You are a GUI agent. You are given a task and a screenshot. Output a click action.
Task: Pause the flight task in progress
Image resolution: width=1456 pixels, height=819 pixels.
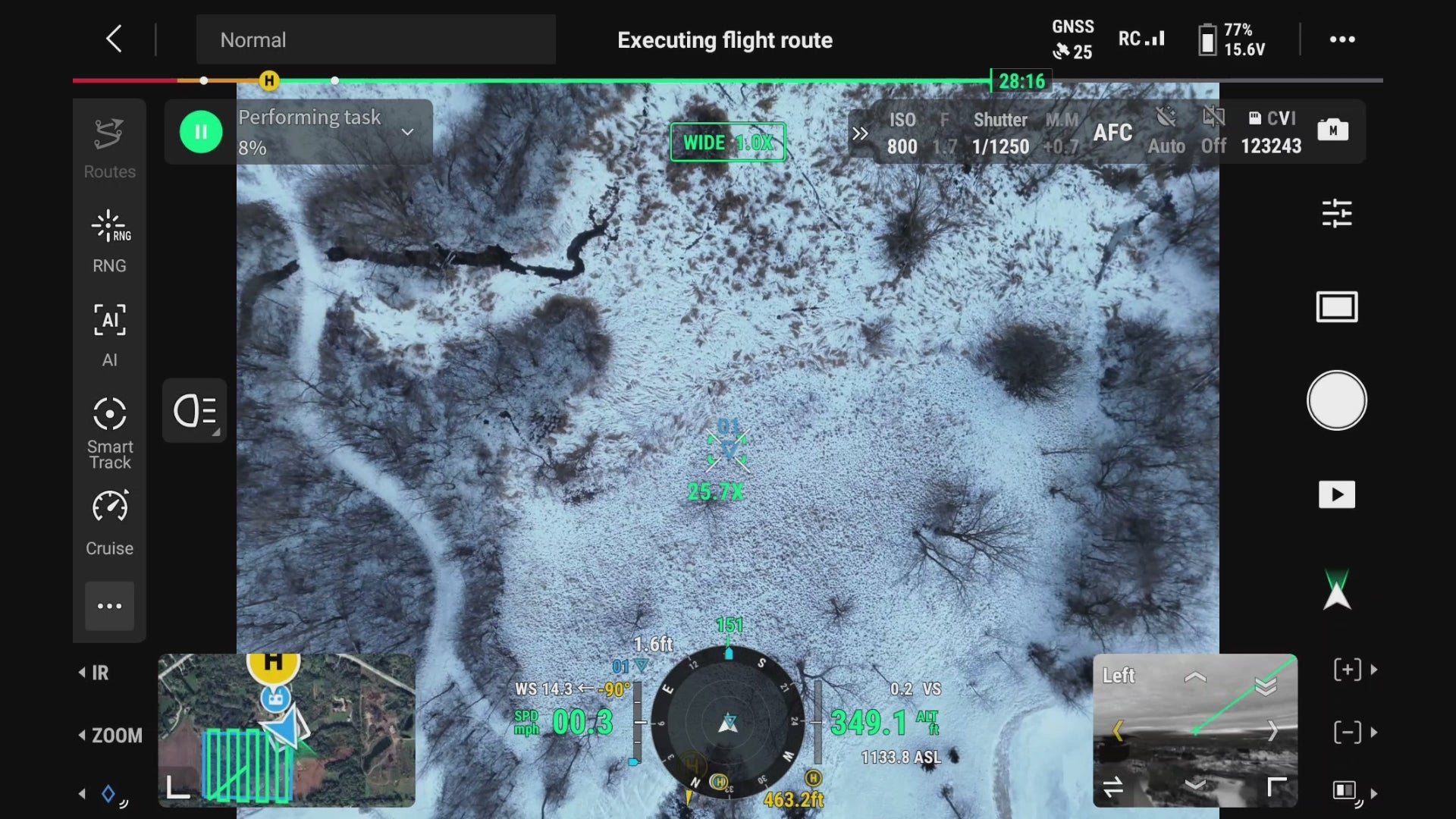pos(201,132)
